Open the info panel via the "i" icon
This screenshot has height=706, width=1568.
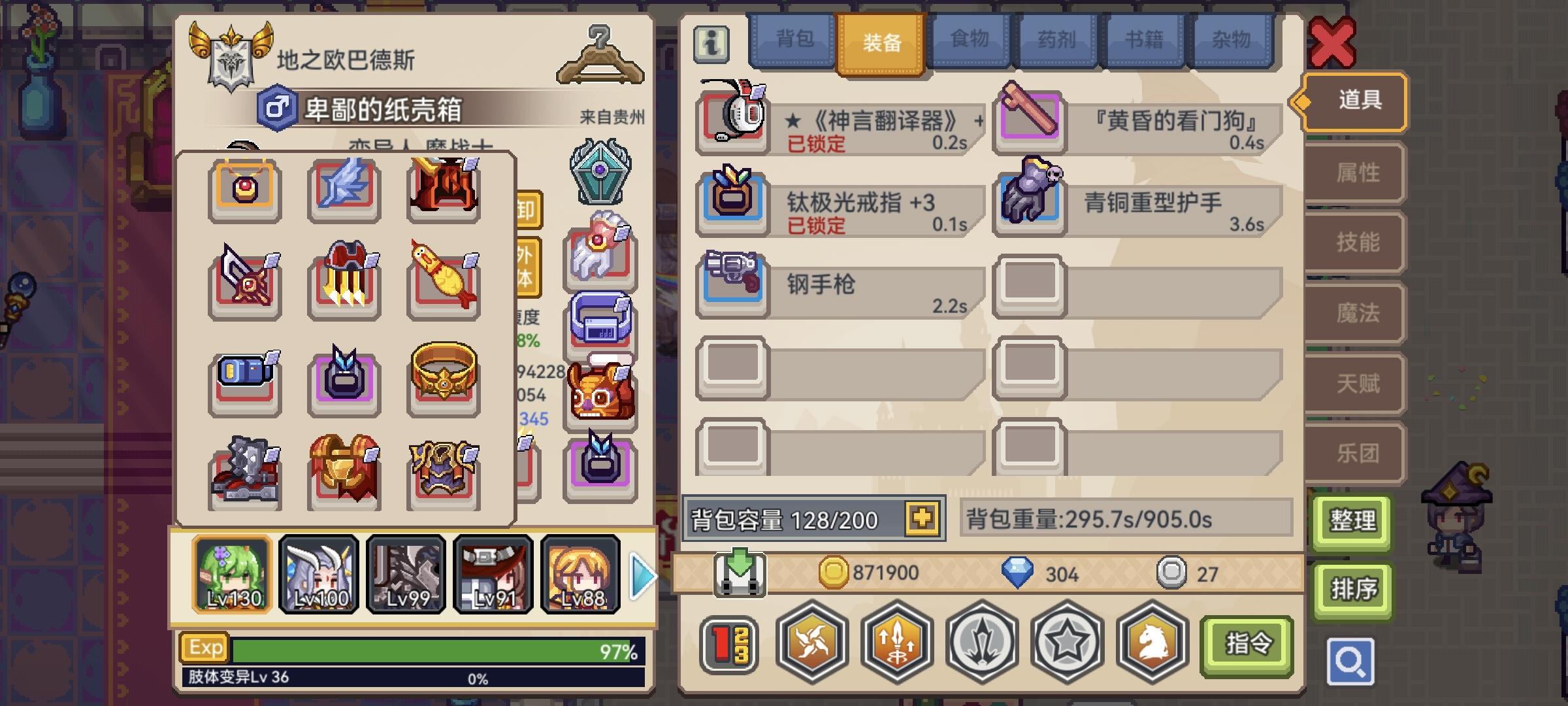(711, 43)
